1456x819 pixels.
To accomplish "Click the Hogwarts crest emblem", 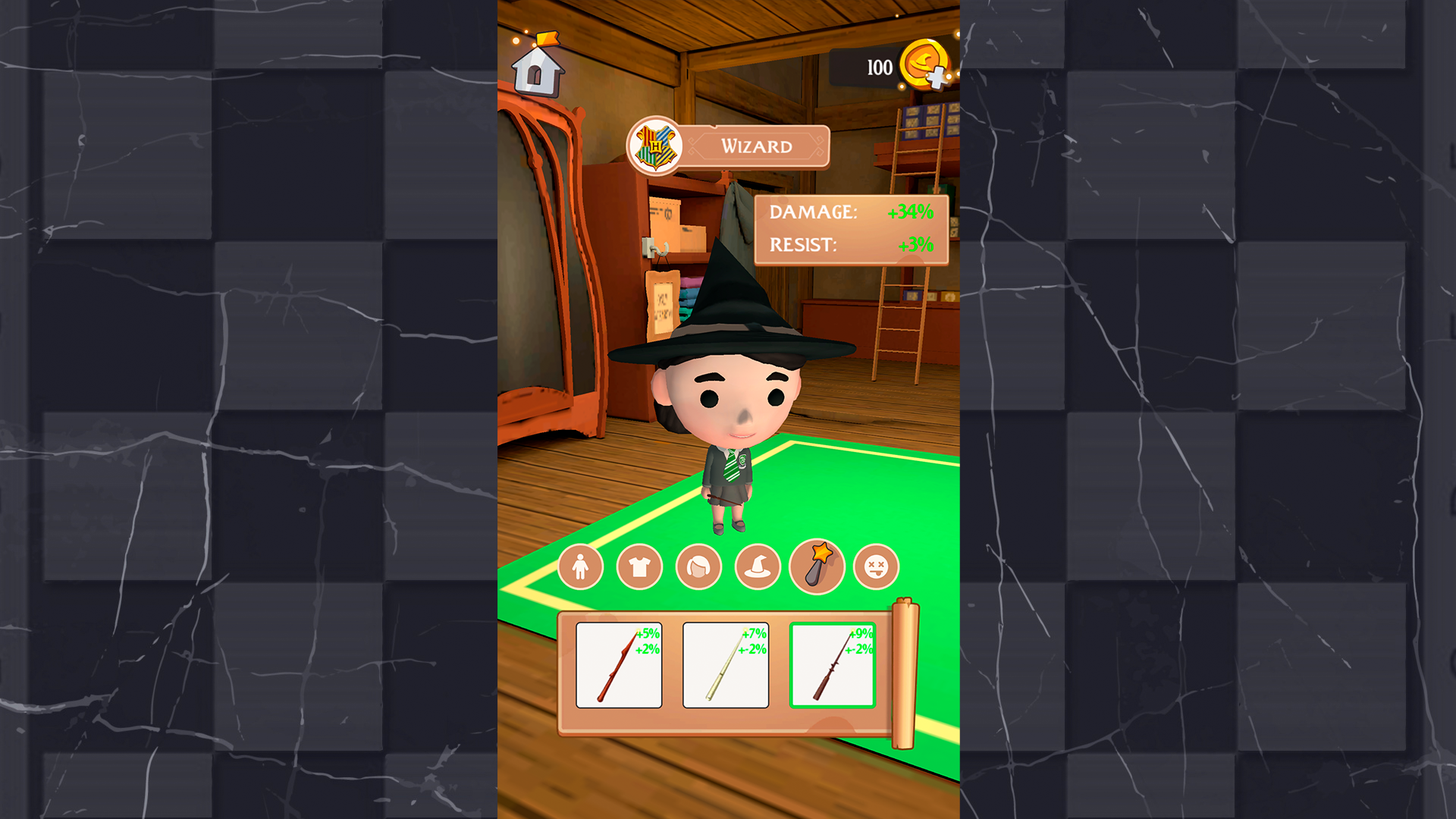I will 657,146.
